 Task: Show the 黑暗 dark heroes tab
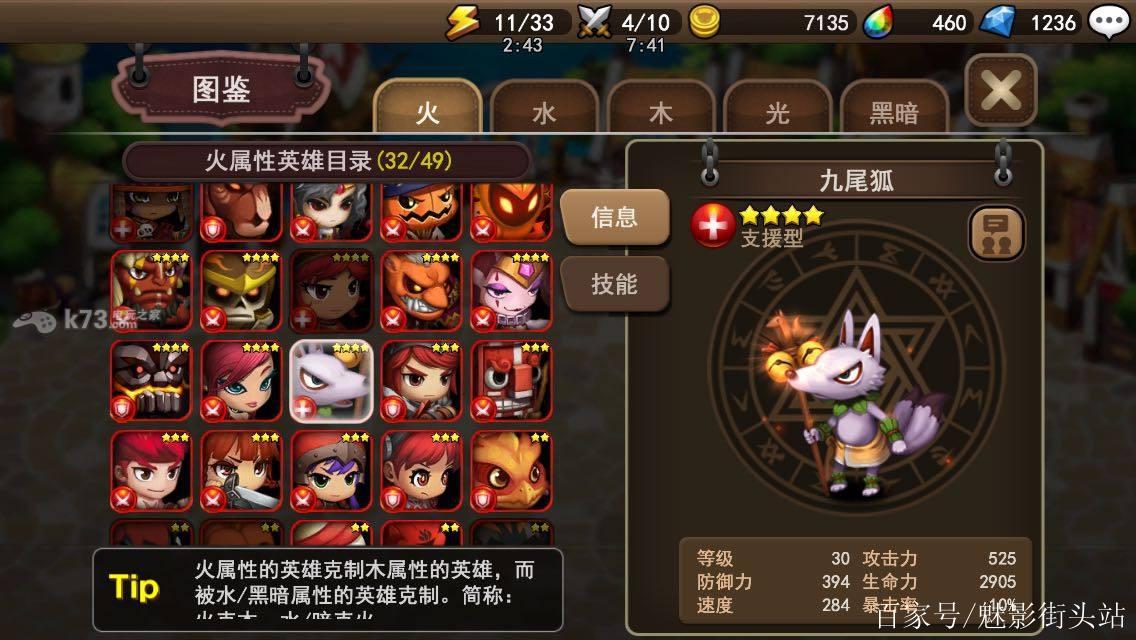(x=894, y=113)
